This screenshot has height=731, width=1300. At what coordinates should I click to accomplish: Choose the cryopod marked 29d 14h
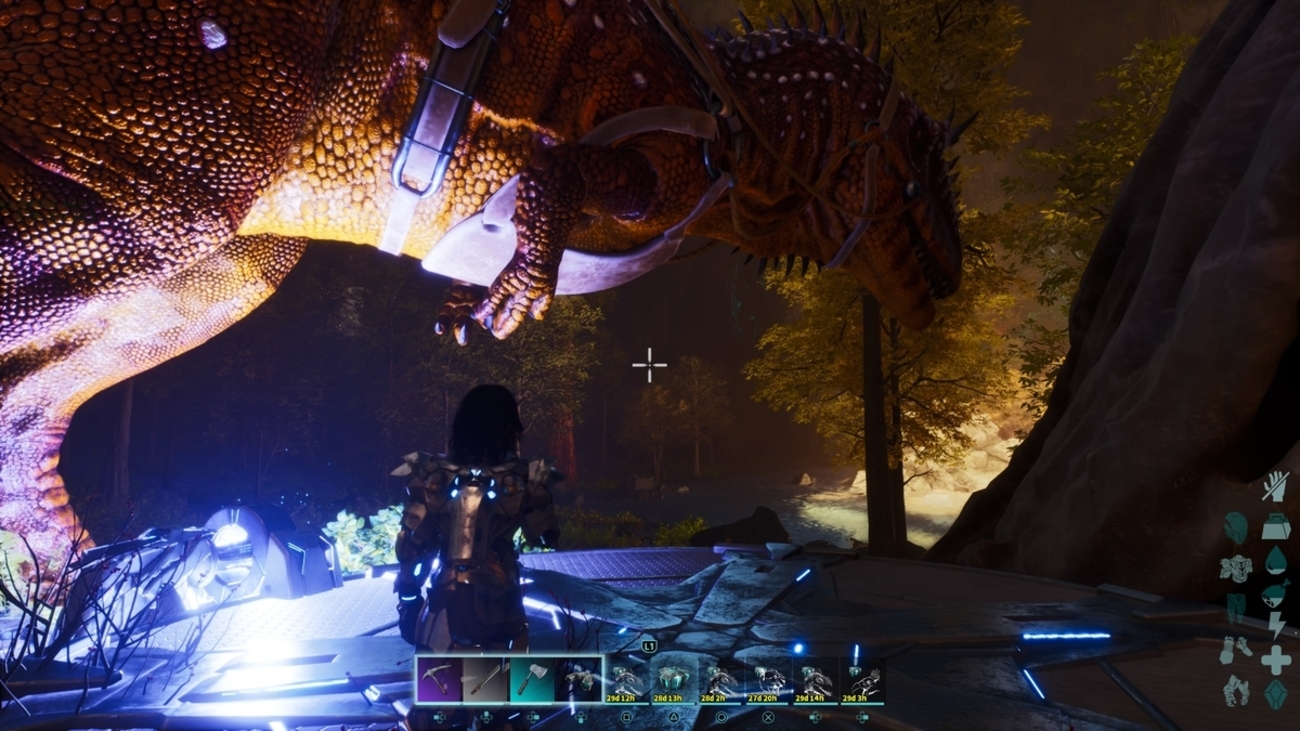815,679
